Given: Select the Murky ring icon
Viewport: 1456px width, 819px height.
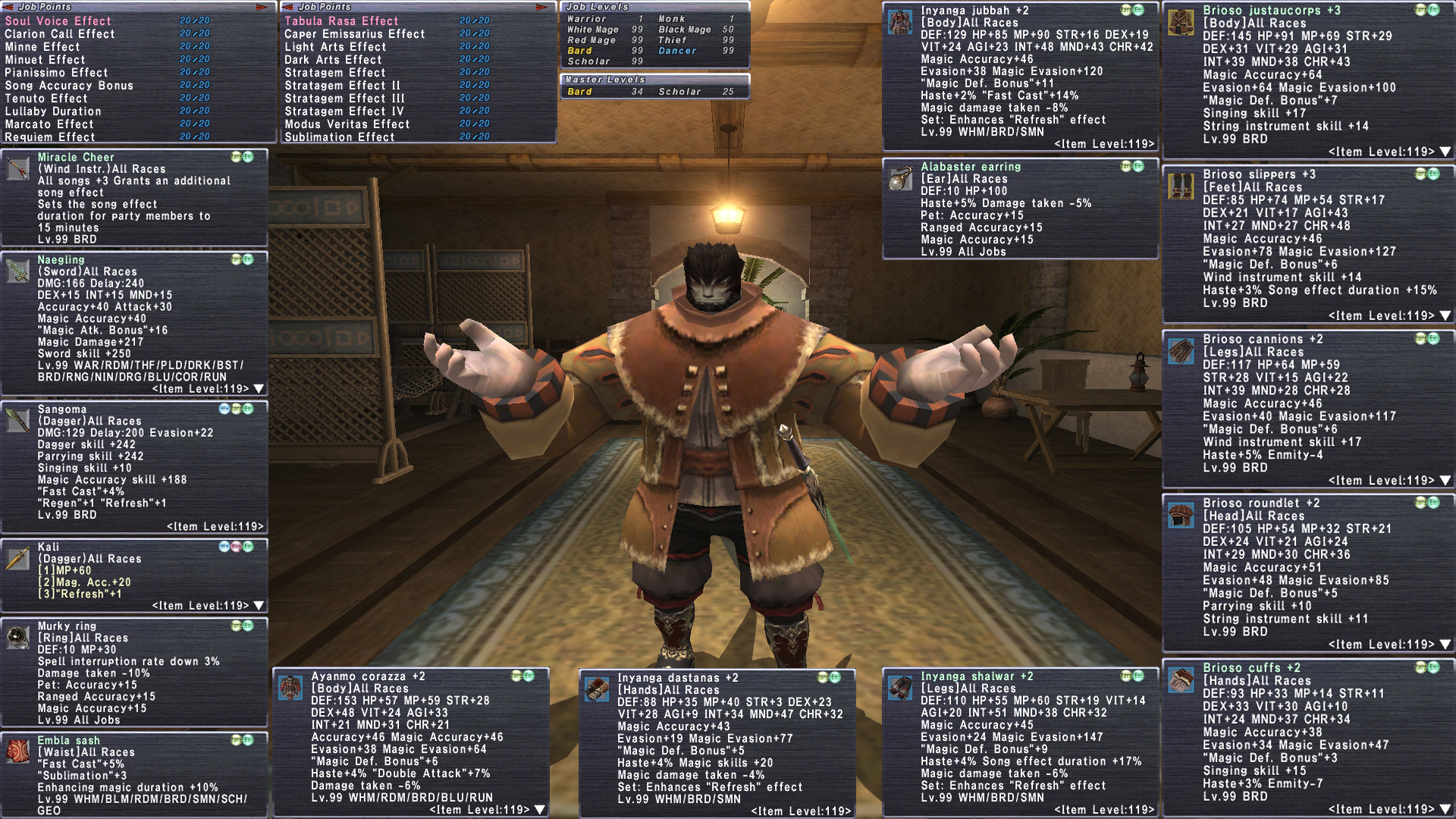Looking at the screenshot, I should [x=18, y=637].
